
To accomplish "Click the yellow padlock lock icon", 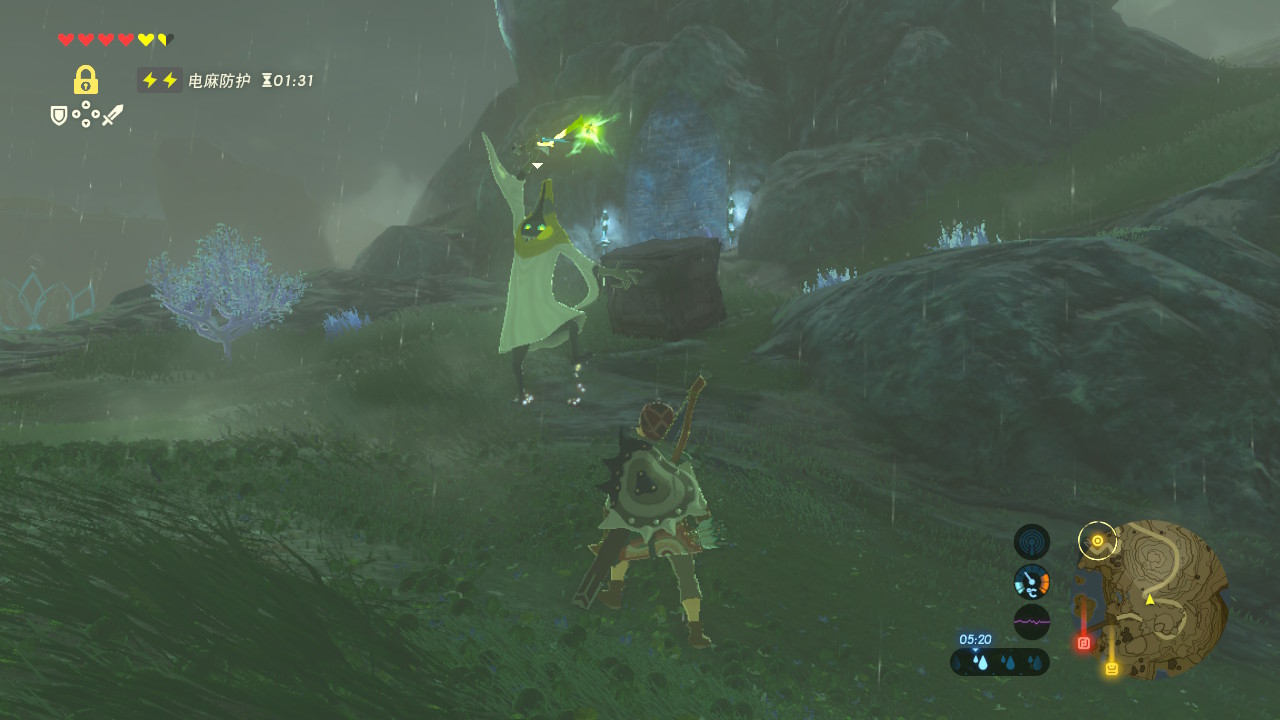I will (86, 80).
